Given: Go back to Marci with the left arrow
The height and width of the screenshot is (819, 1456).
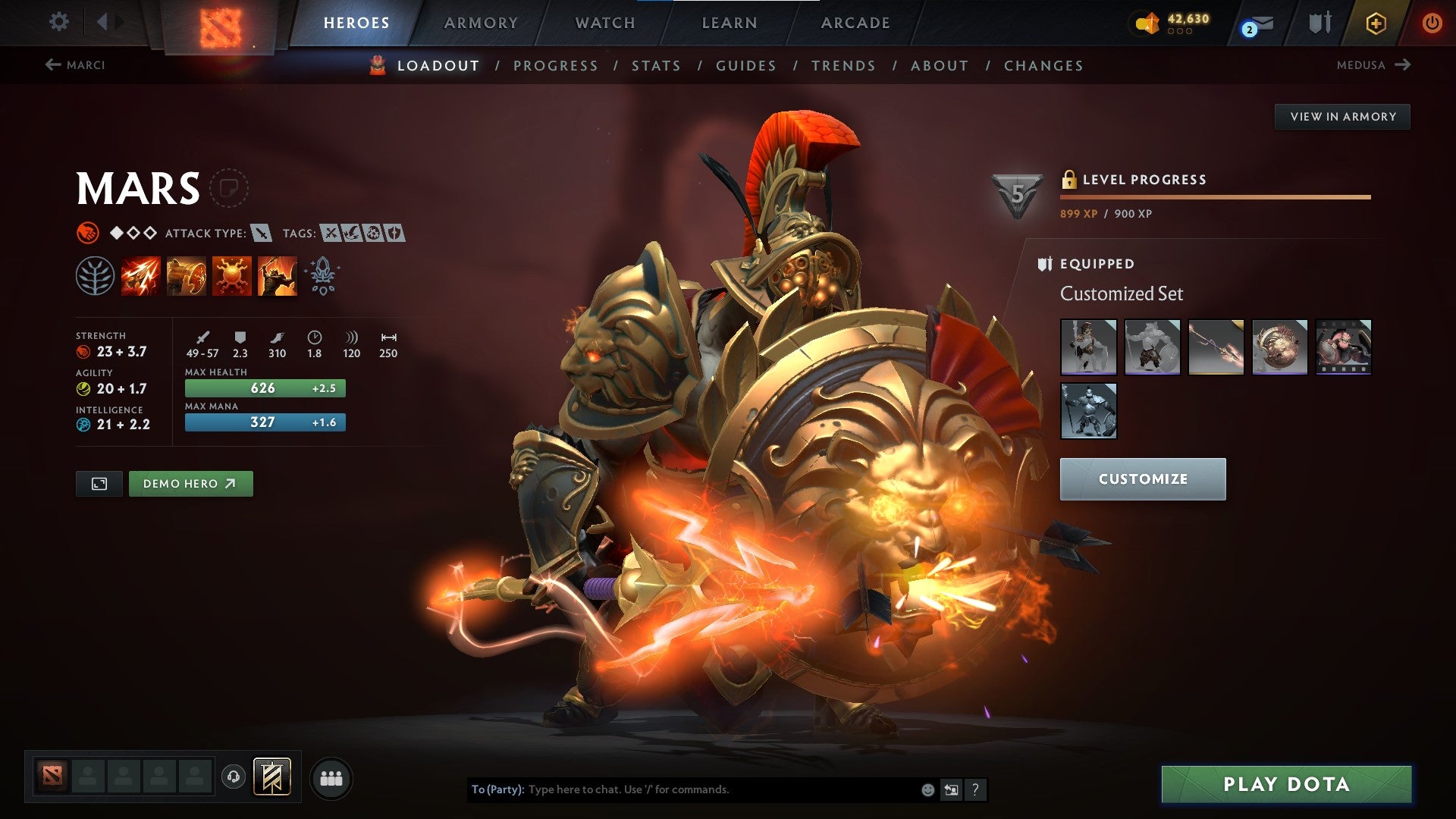Looking at the screenshot, I should click(x=52, y=64).
